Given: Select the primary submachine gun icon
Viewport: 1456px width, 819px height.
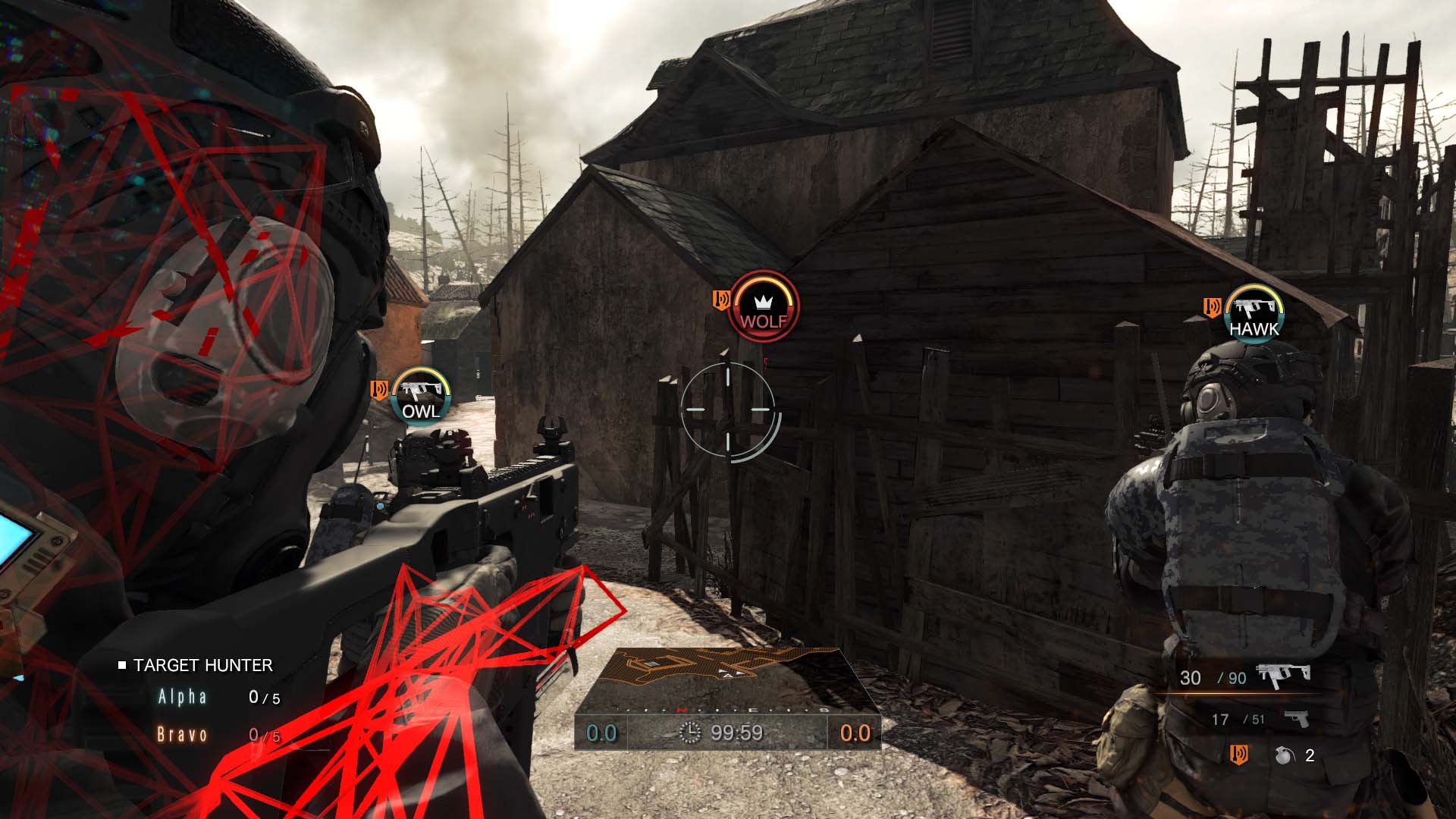Looking at the screenshot, I should [1283, 675].
